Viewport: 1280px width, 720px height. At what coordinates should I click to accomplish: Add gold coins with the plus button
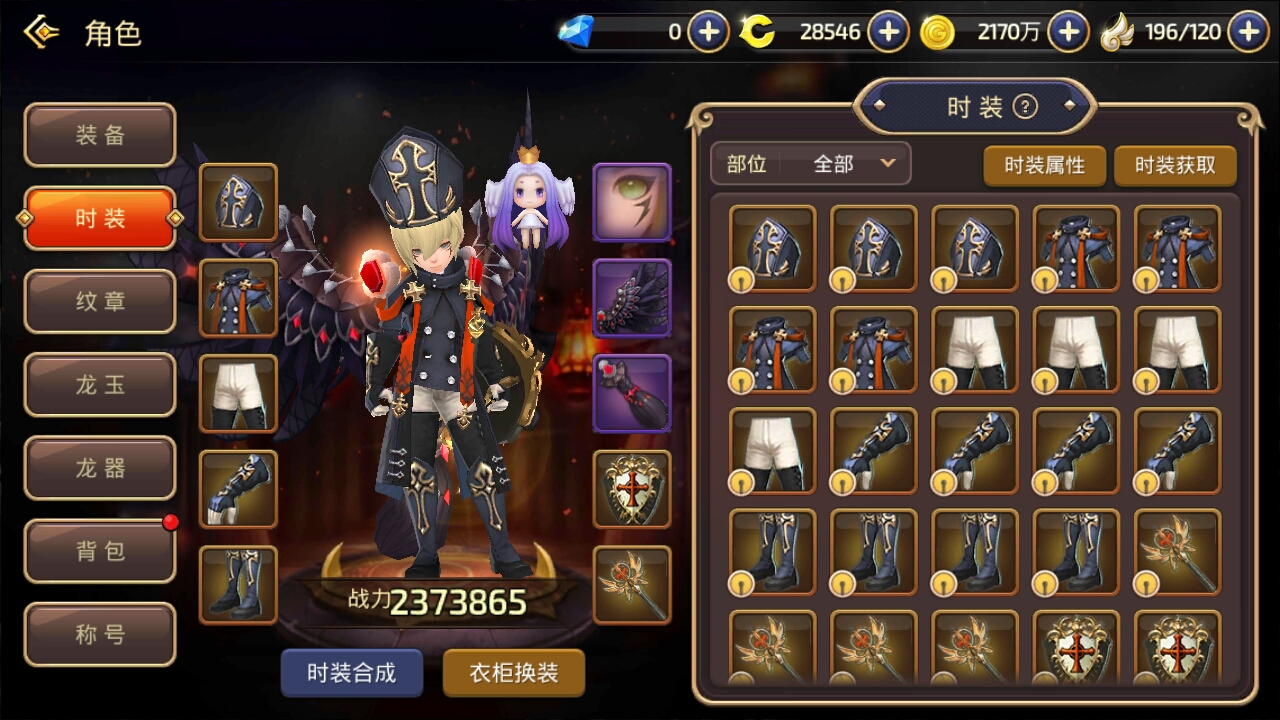click(1068, 32)
